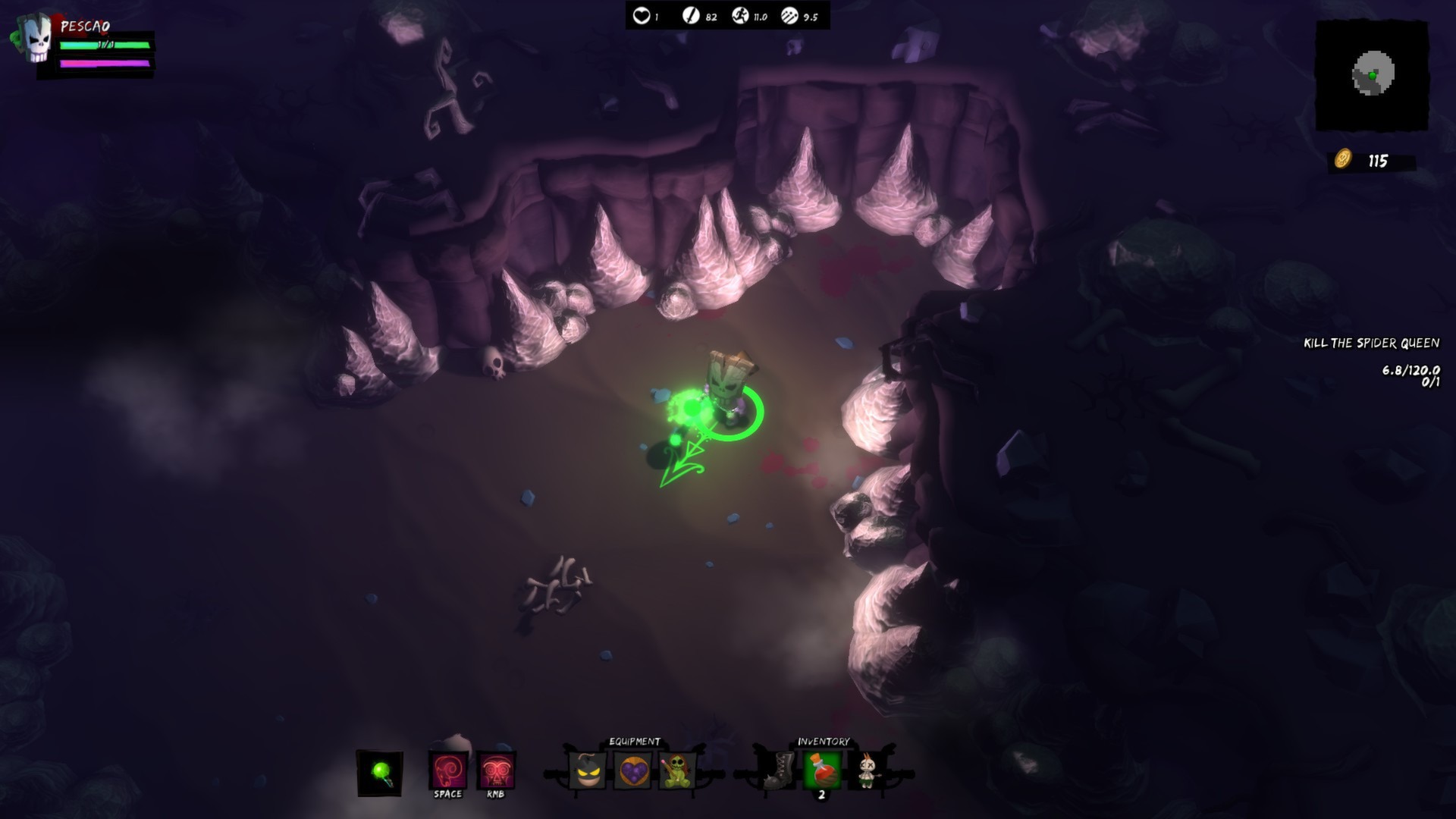Open the INVENTORY panel label
Image resolution: width=1456 pixels, height=819 pixels.
824,741
